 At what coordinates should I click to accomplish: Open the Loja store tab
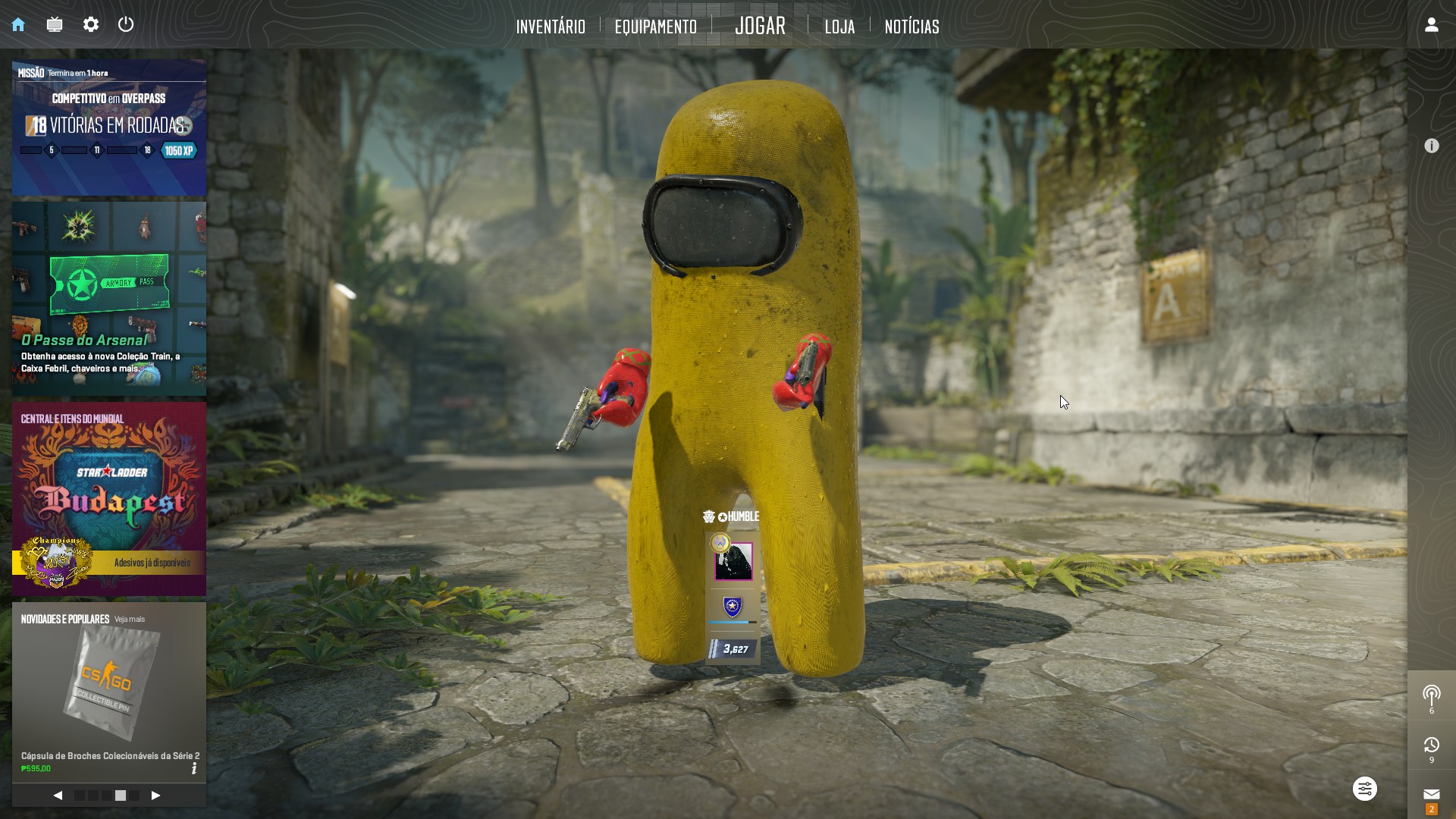coord(839,27)
